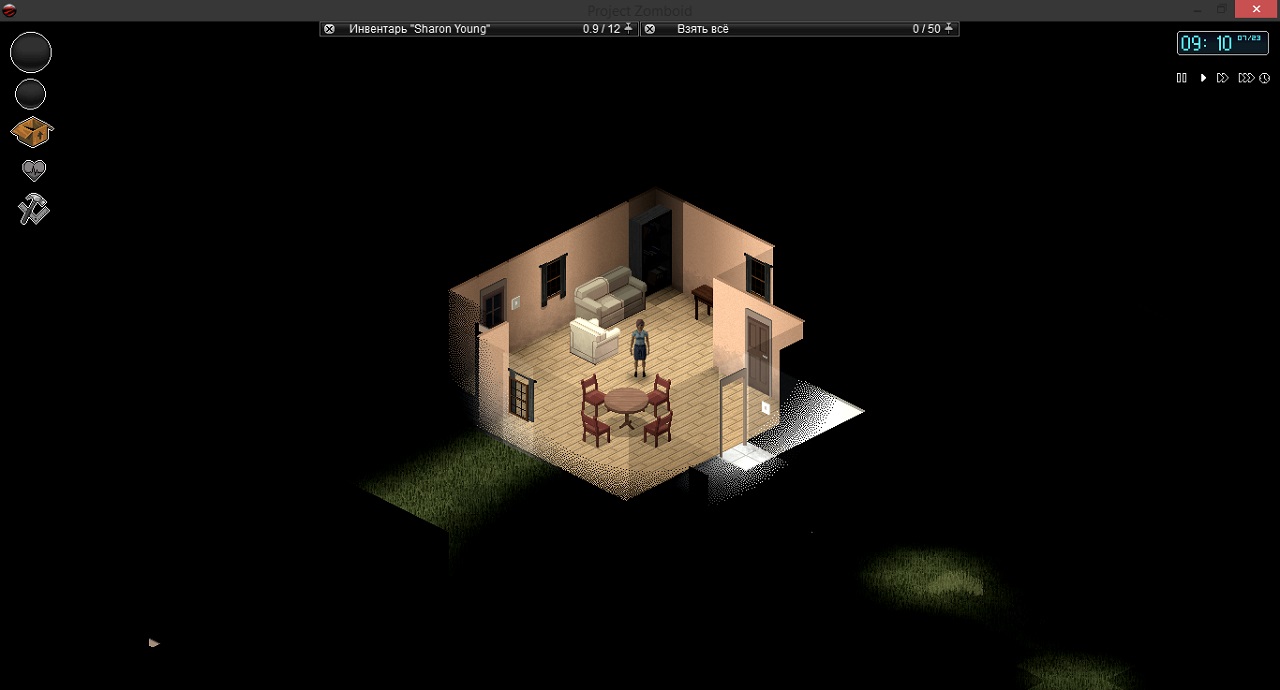Close the "Sharon Young" inventory panel
Image resolution: width=1280 pixels, height=690 pixels.
tap(329, 29)
